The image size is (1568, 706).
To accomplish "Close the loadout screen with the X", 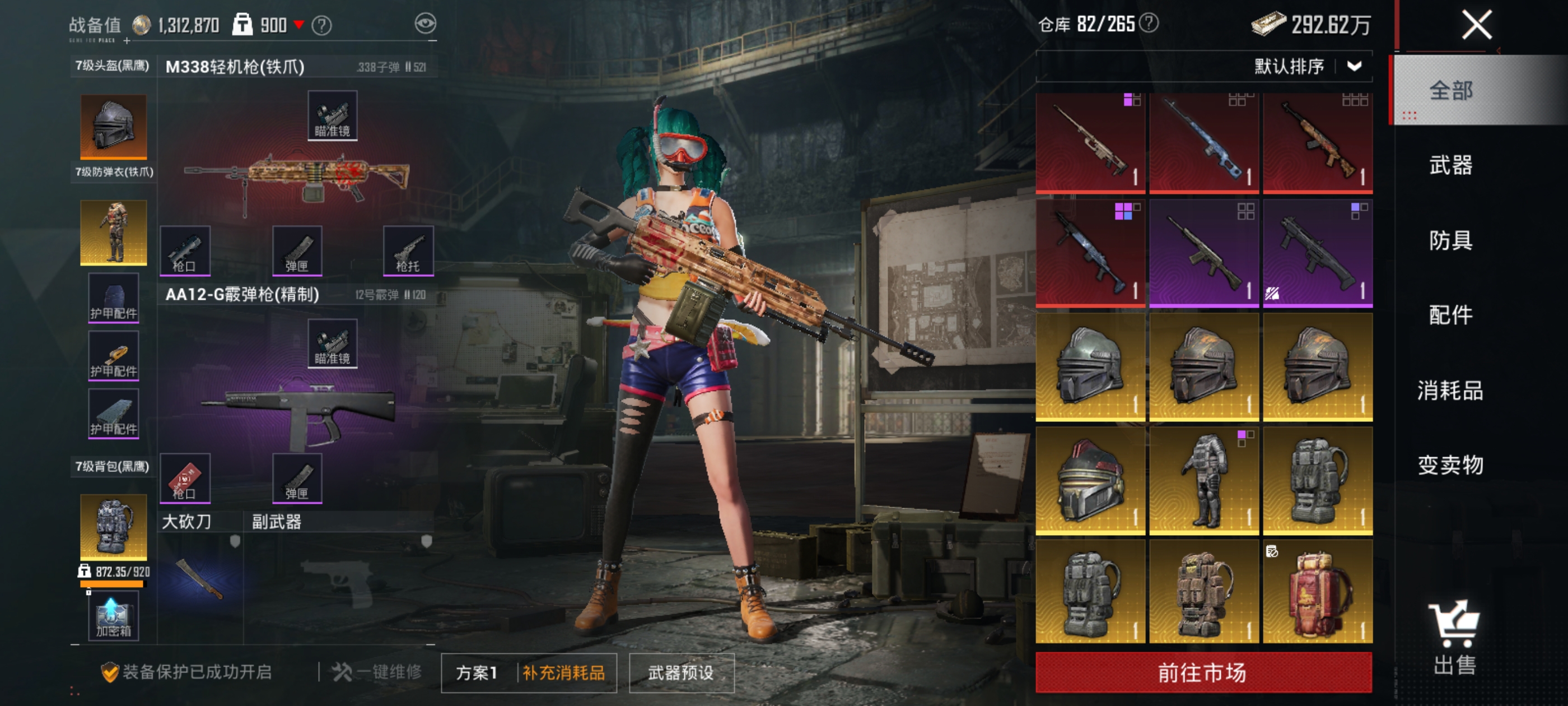I will (x=1477, y=25).
